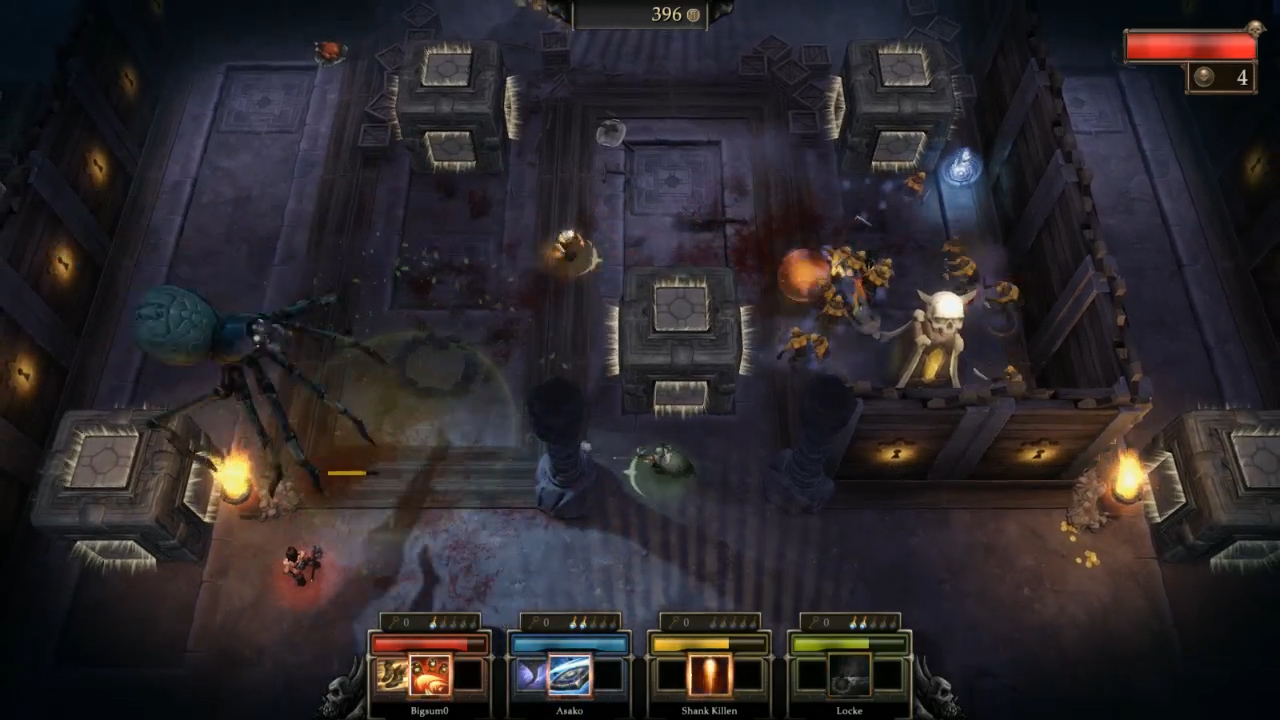Select Bigsum0's boots ability icon
This screenshot has width=1280, height=720.
[x=391, y=675]
